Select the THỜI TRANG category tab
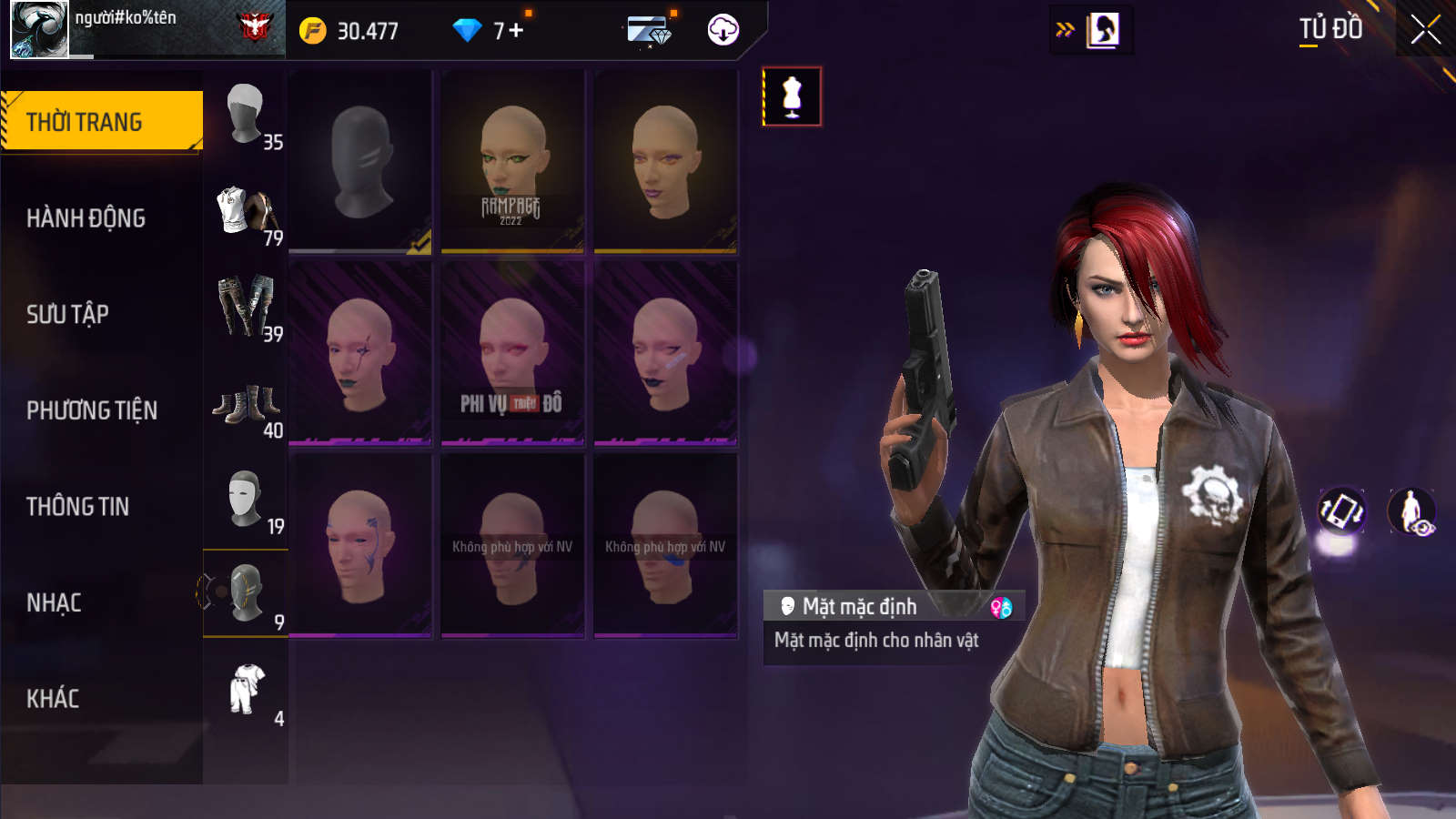The width and height of the screenshot is (1456, 819). click(x=100, y=121)
